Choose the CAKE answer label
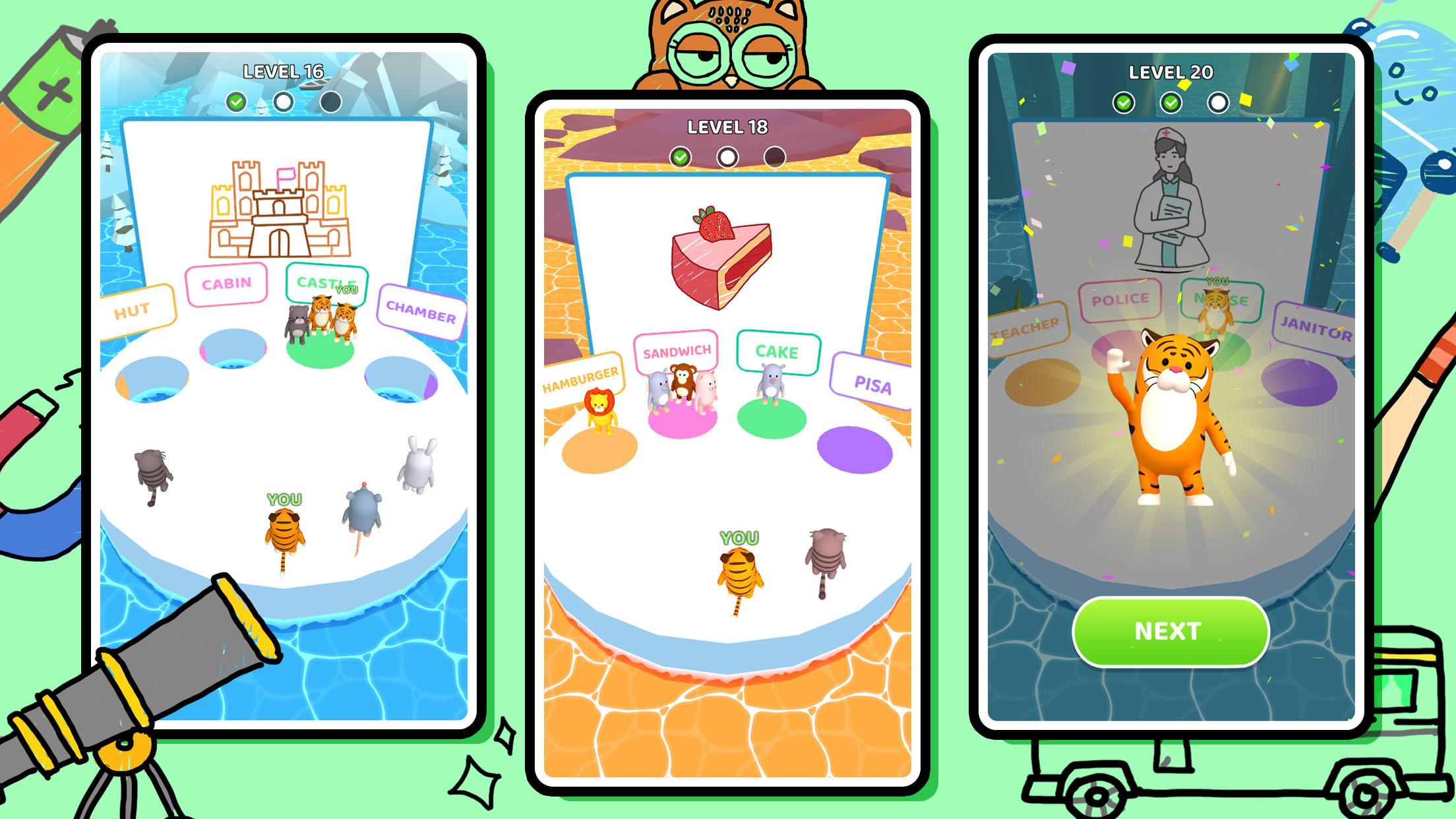 click(780, 352)
